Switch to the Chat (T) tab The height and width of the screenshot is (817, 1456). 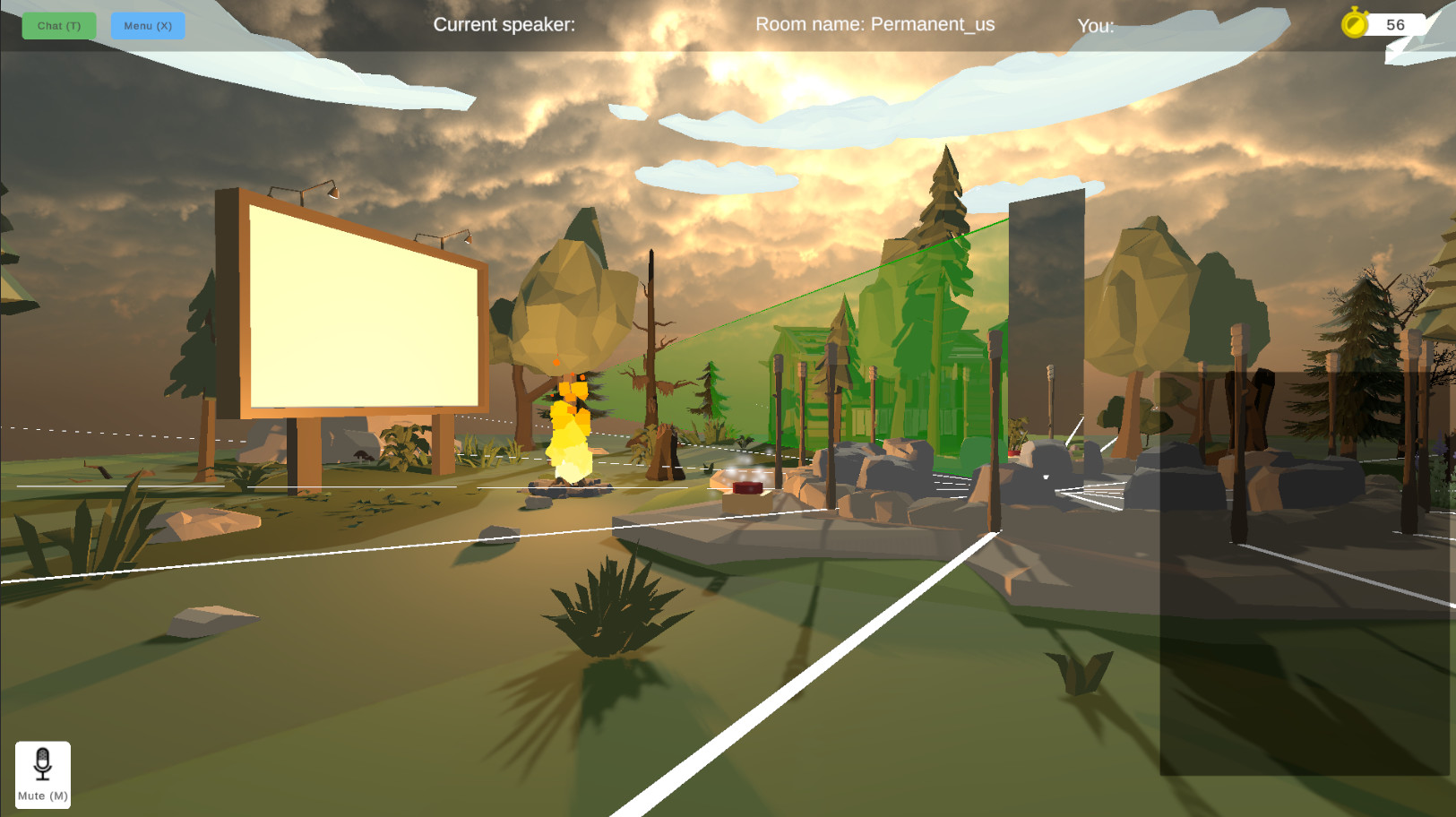point(57,26)
